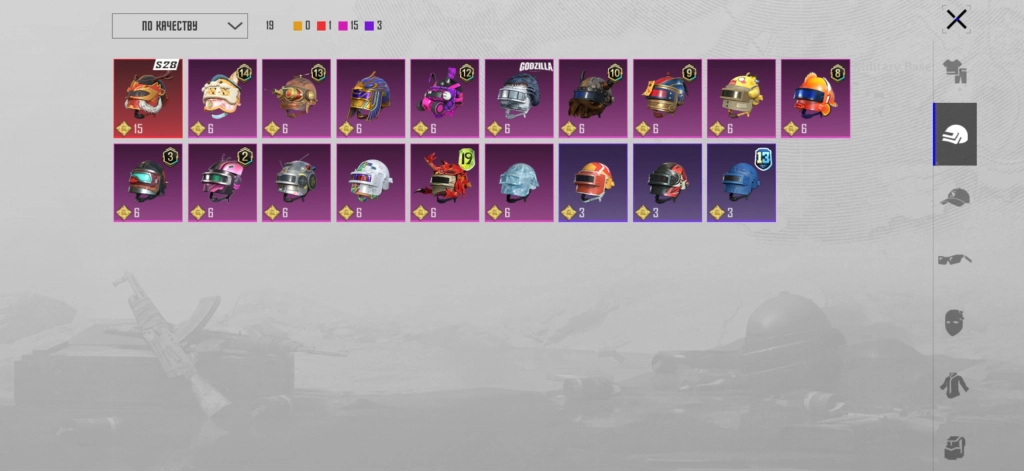This screenshot has width=1024, height=471.
Task: Select the white helmet with rainbow visor
Action: (x=371, y=183)
